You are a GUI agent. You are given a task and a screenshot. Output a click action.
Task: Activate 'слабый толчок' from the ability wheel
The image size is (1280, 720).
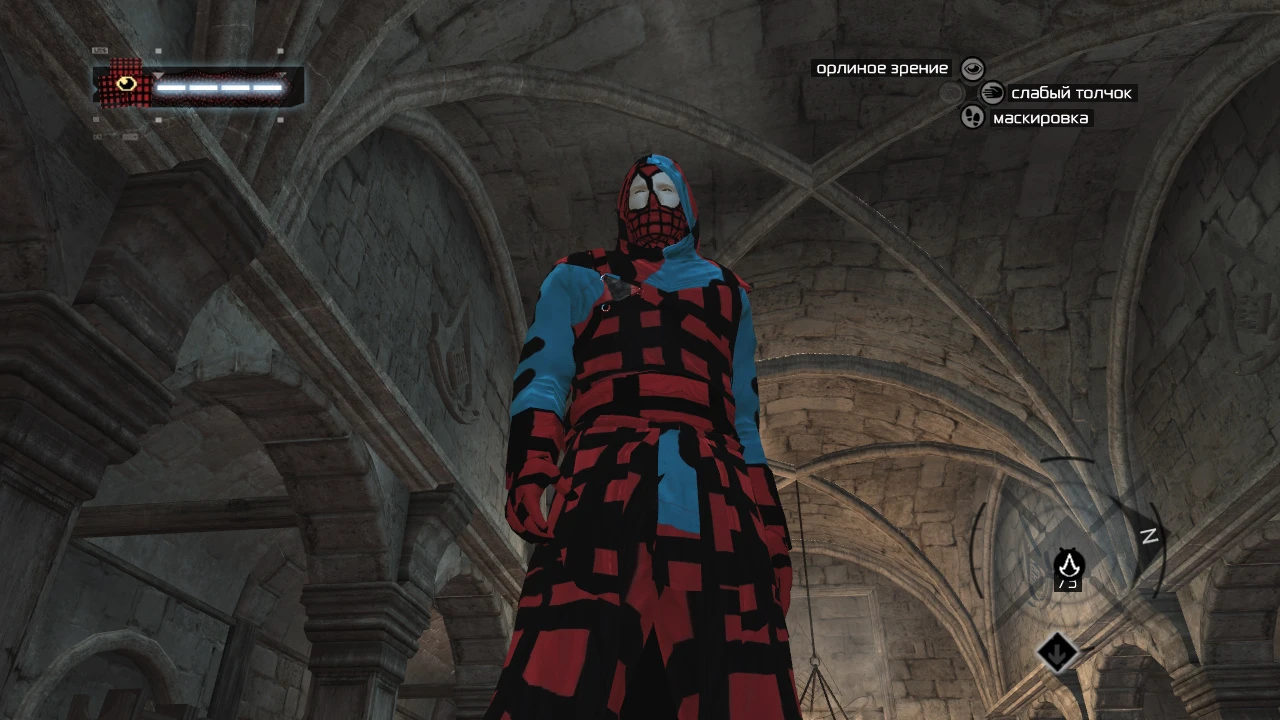[993, 93]
